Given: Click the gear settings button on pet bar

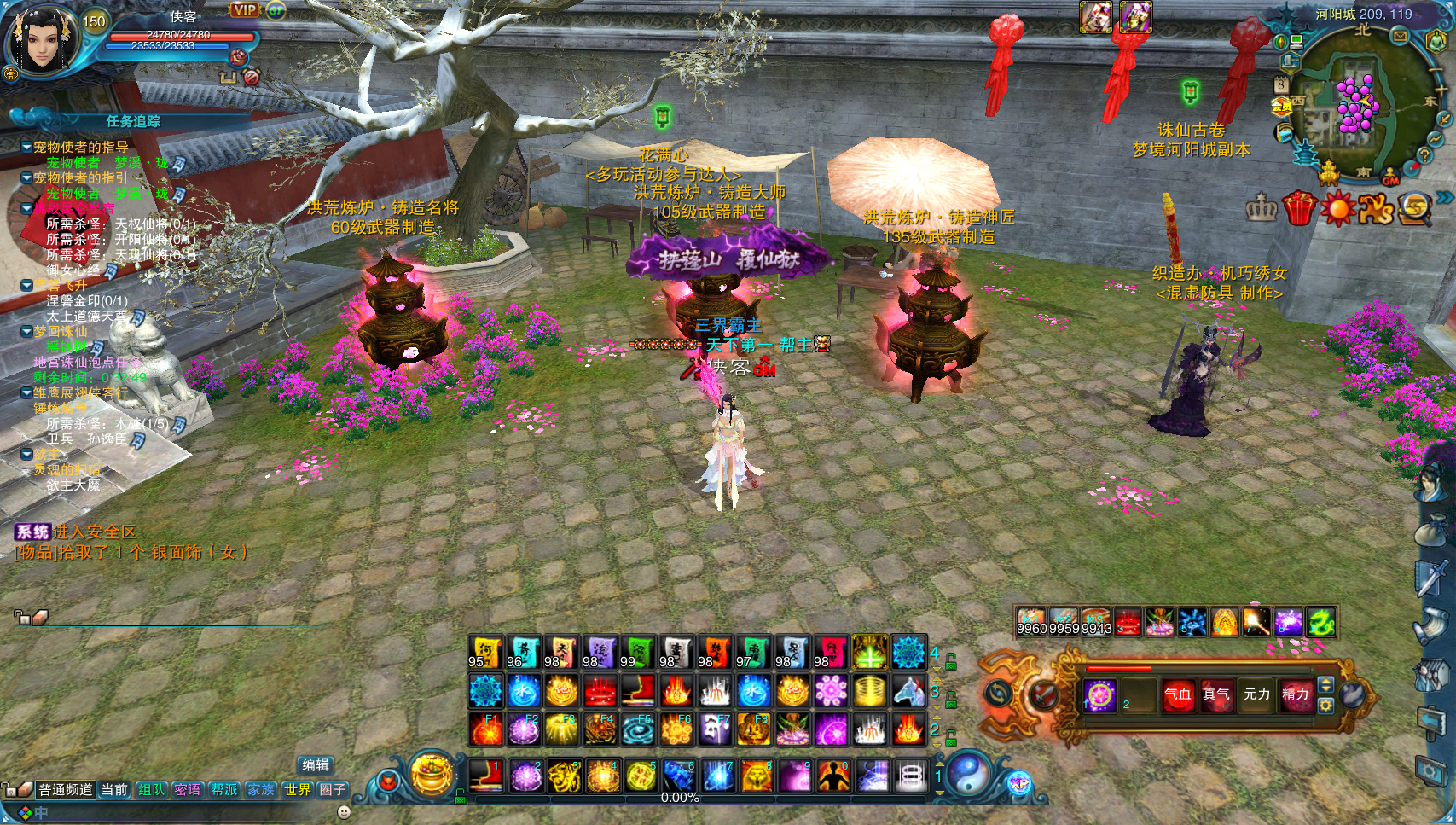Looking at the screenshot, I should (1325, 706).
